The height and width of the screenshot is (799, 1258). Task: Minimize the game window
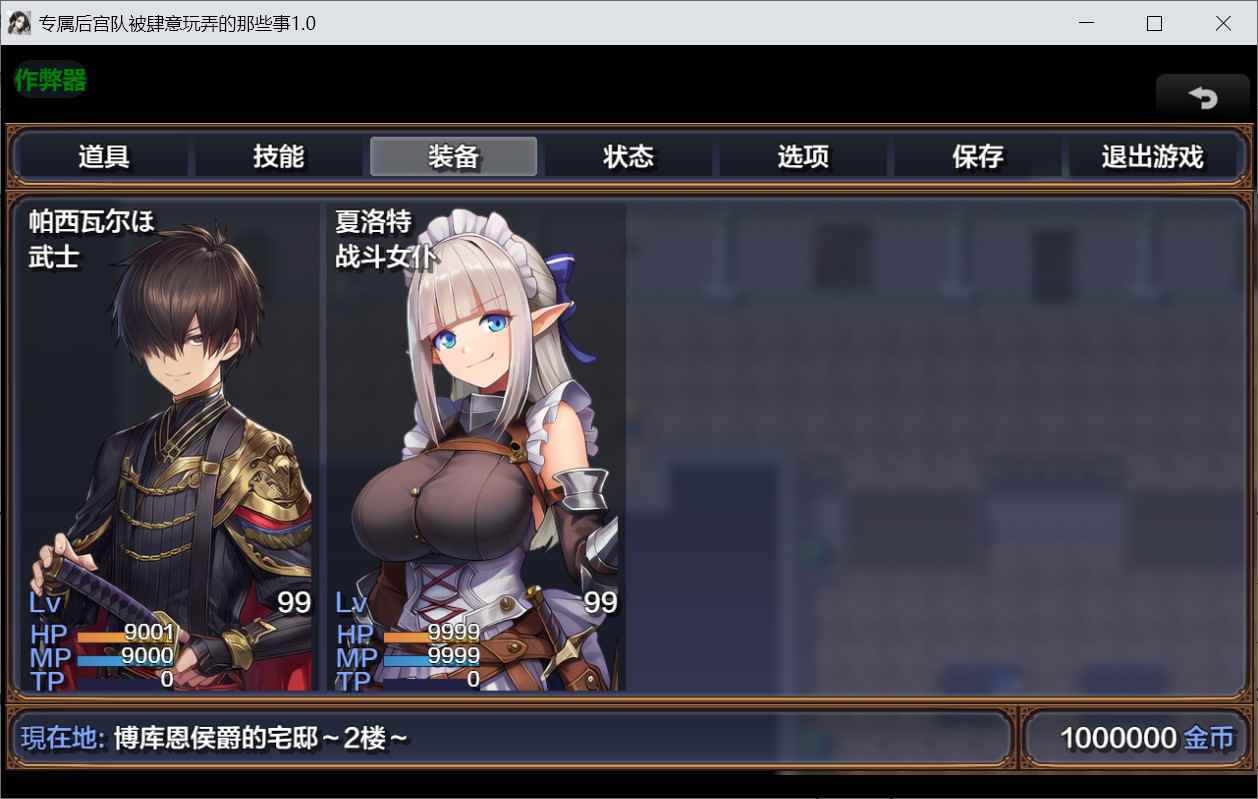(1085, 23)
